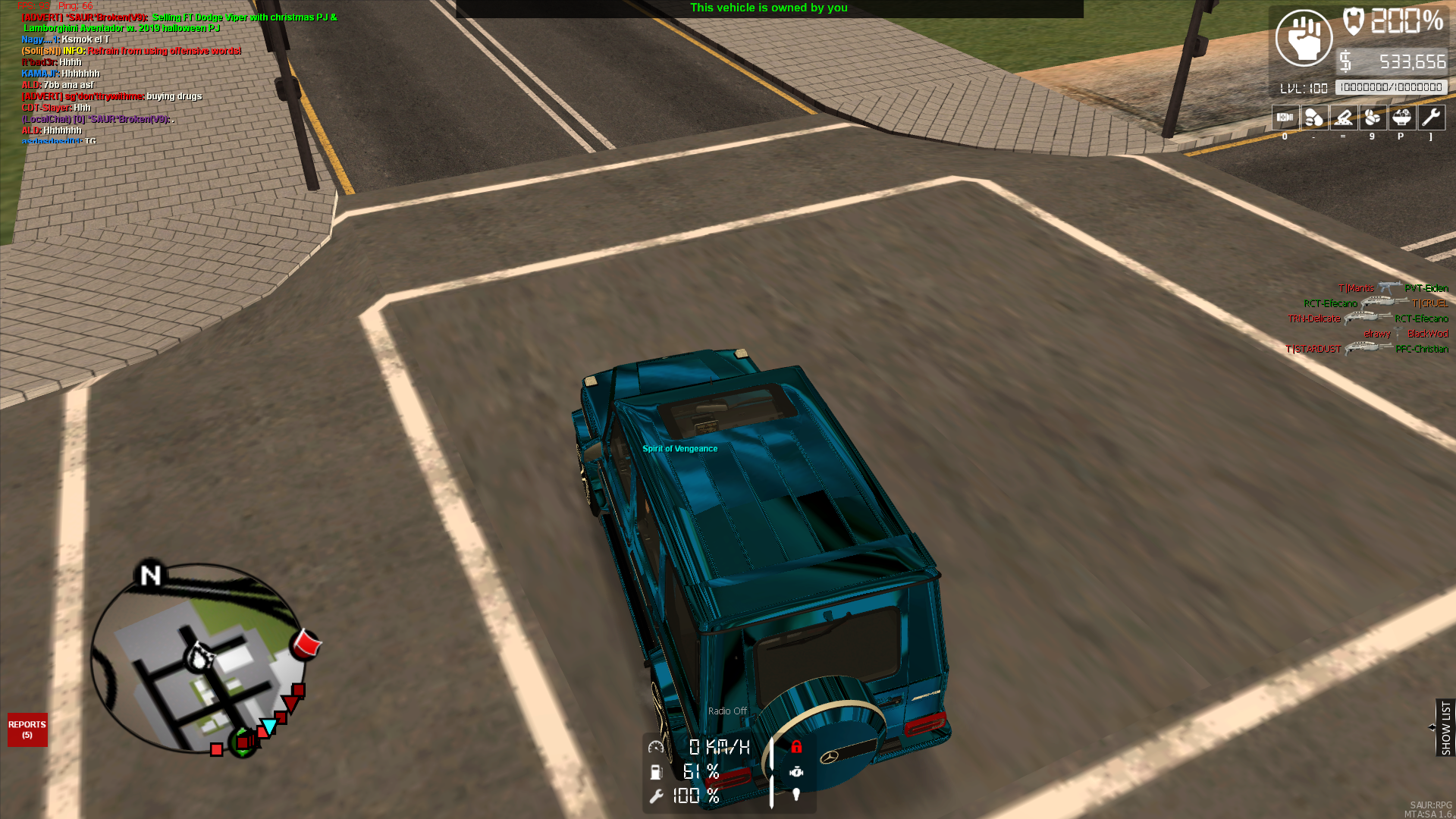Click the Radio Off label
The image size is (1456, 819).
coord(727,711)
